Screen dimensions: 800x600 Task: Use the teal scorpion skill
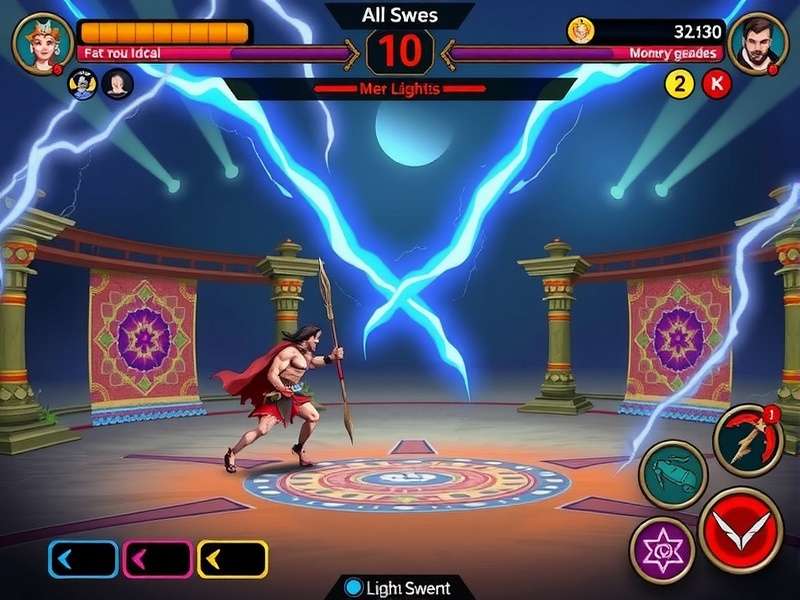(x=672, y=474)
